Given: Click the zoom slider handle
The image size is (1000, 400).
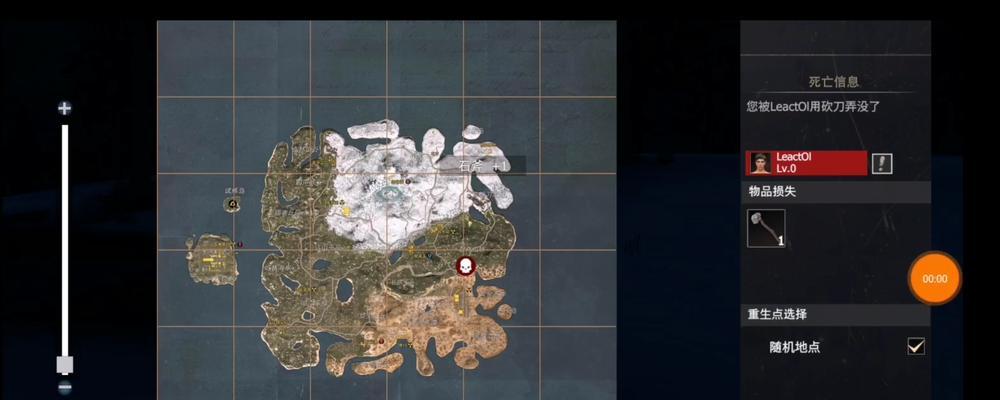Looking at the screenshot, I should pyautogui.click(x=65, y=363).
